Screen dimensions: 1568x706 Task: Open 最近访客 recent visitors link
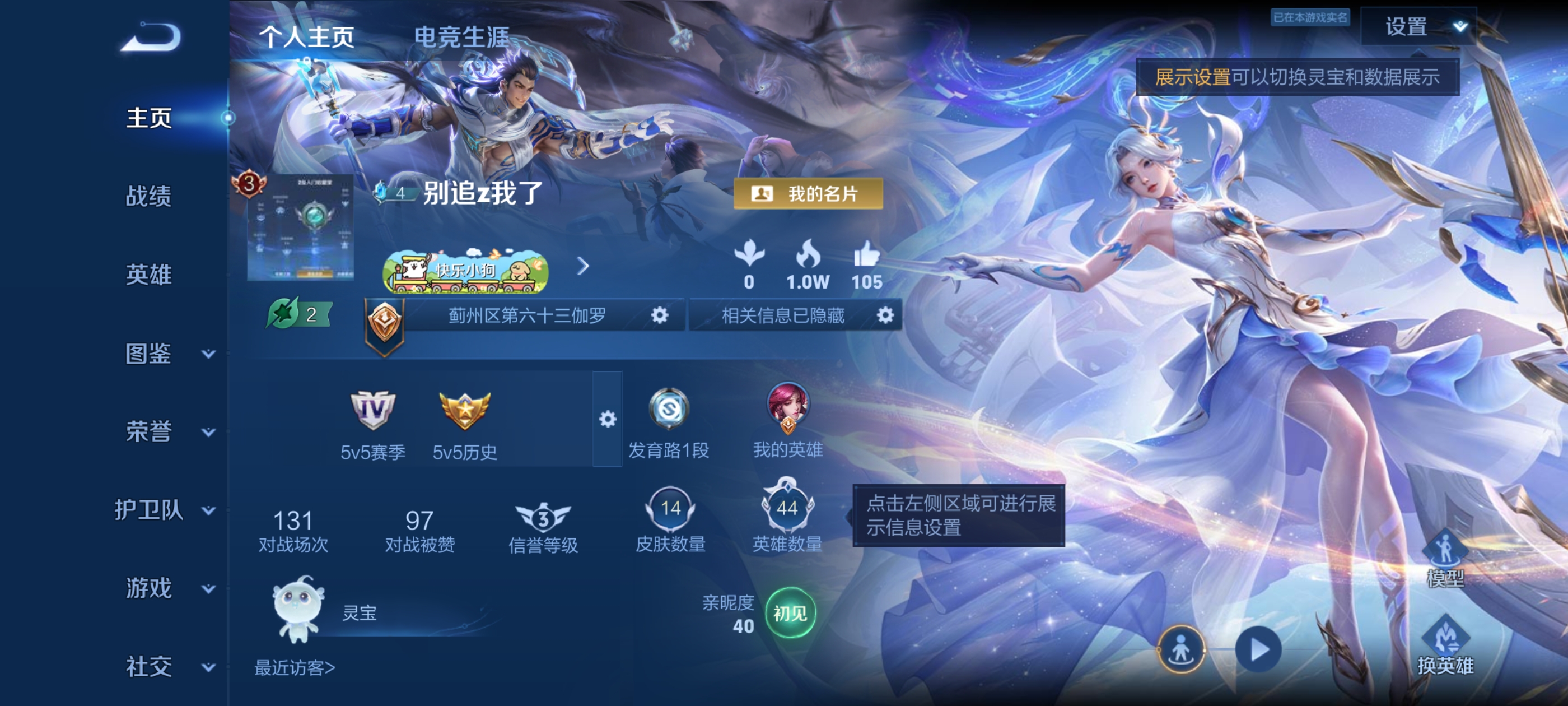293,668
